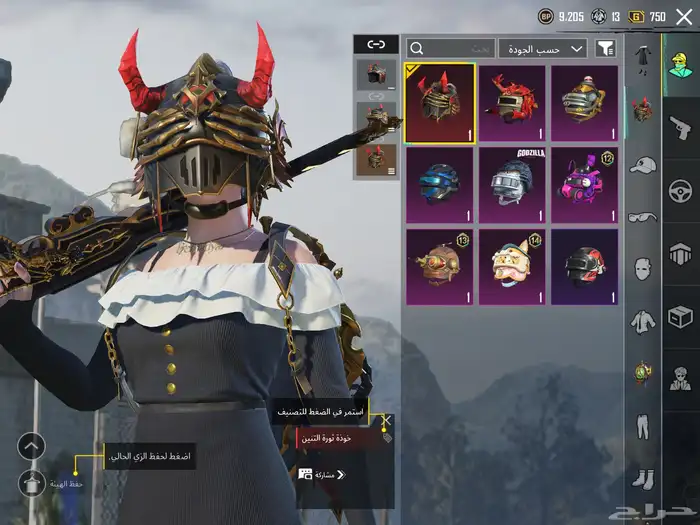The image size is (700, 525).
Task: Pick the pink and purple rabbit helmet
Action: (x=584, y=185)
